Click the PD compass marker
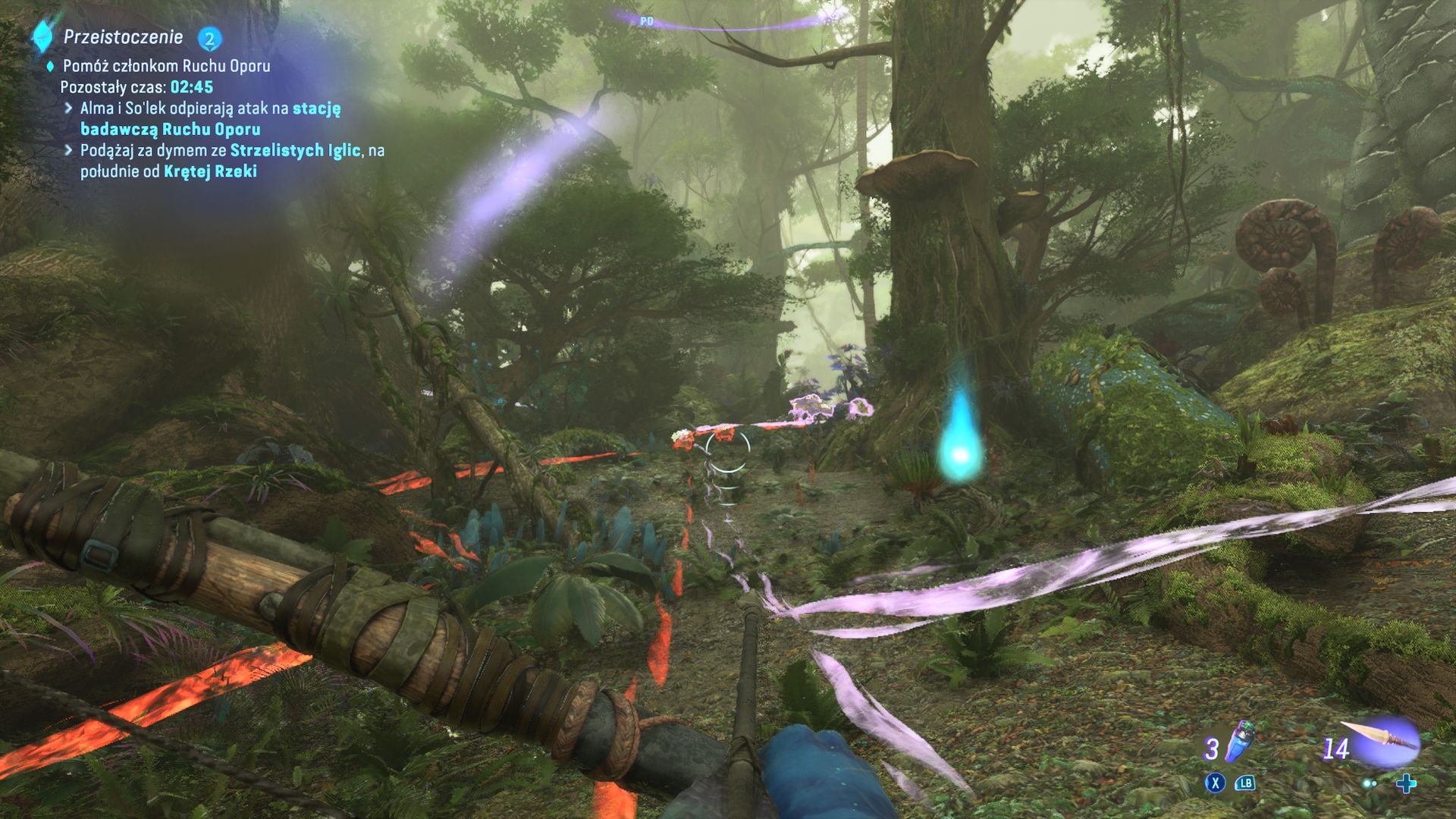The height and width of the screenshot is (819, 1456). [646, 21]
